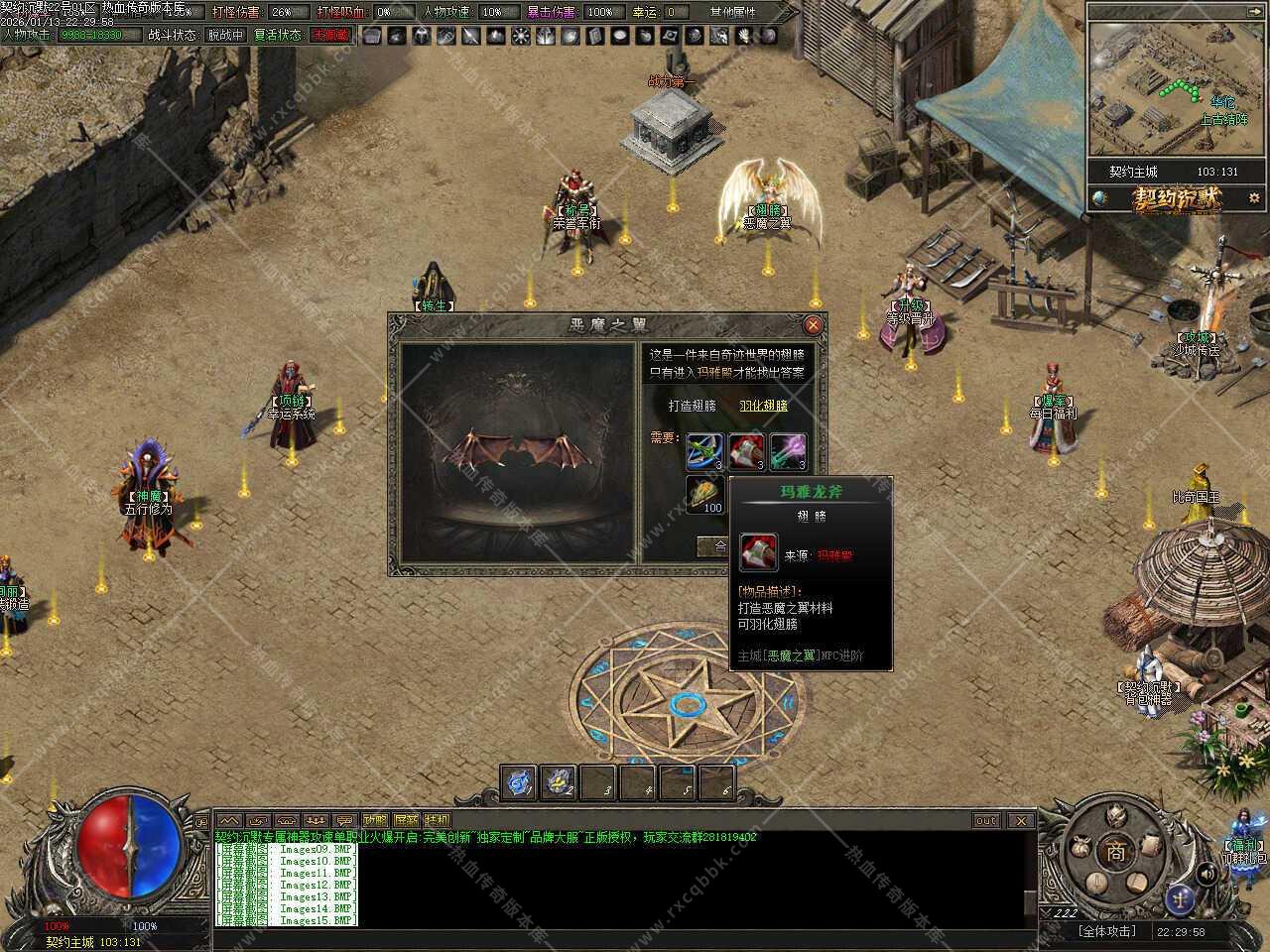The image size is (1270, 952).
Task: Close the chat window with its X
Action: point(1020,820)
